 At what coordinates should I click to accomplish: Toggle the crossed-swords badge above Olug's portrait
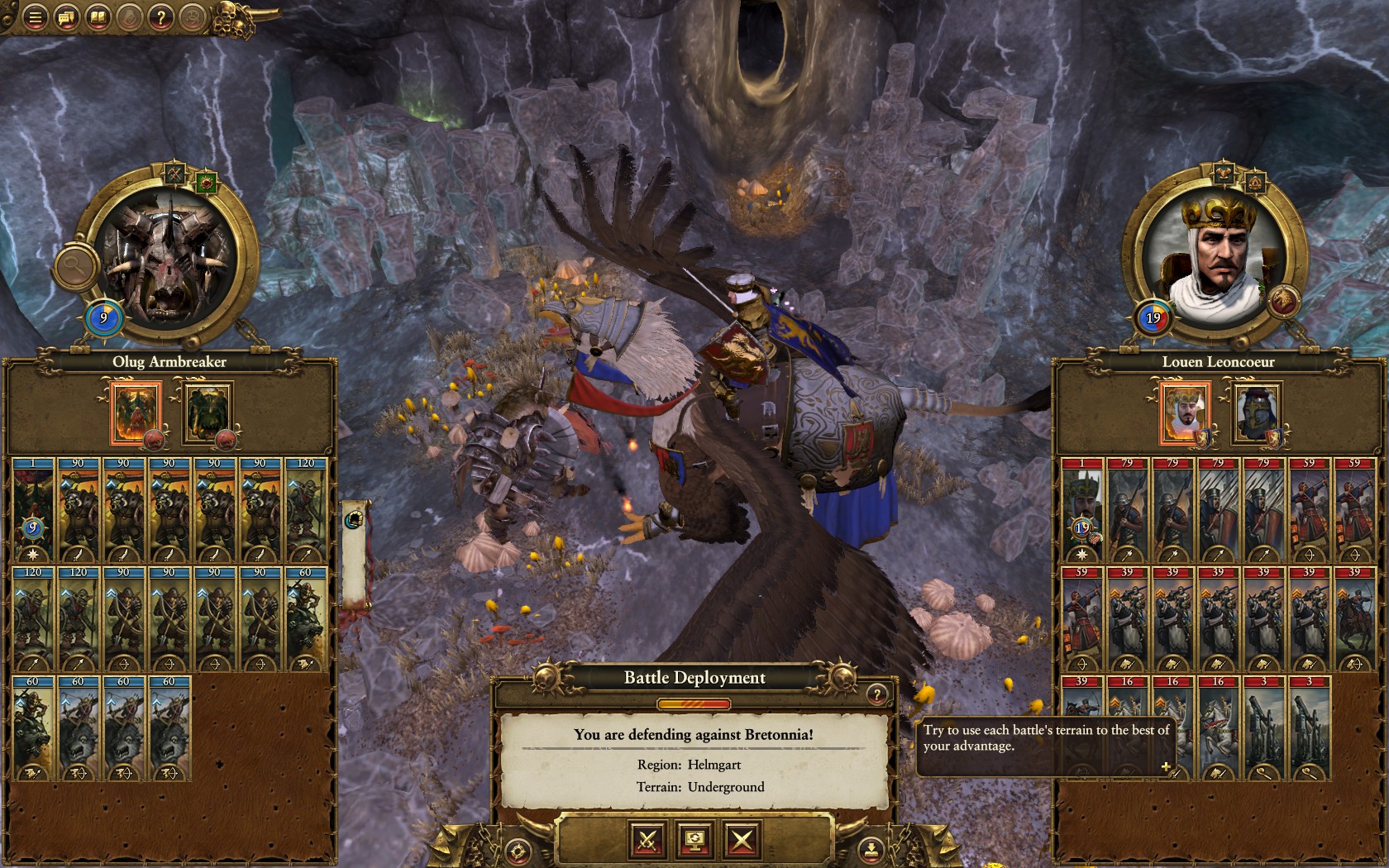coord(176,175)
